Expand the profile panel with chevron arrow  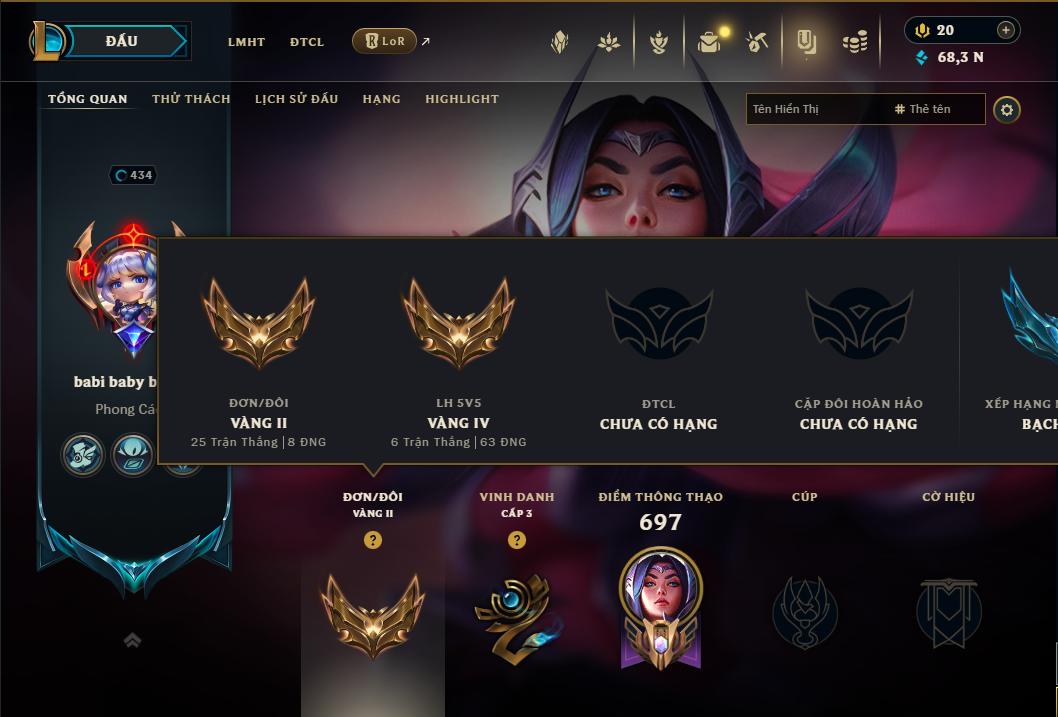pyautogui.click(x=132, y=640)
